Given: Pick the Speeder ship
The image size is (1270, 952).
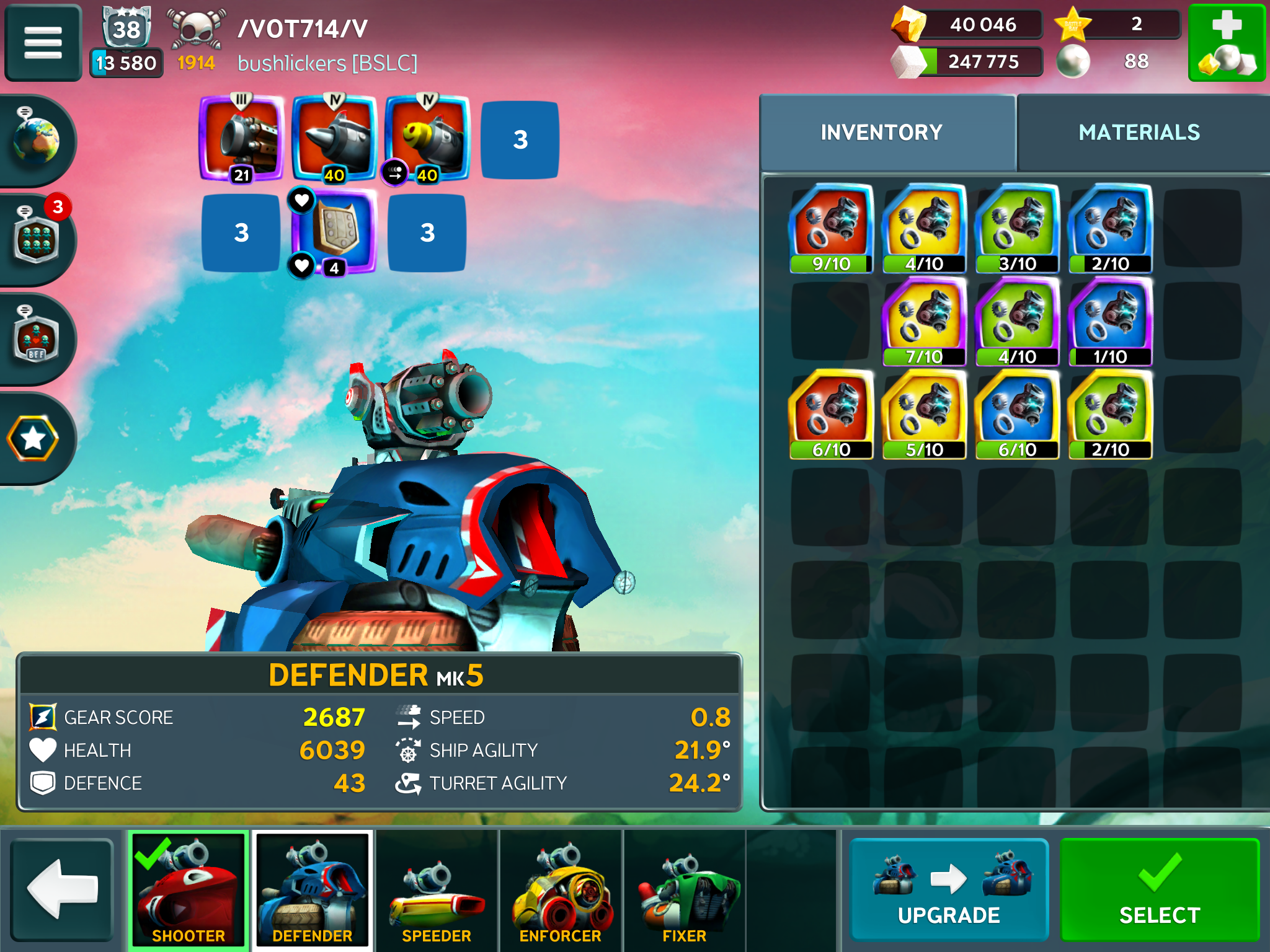Looking at the screenshot, I should (436, 889).
